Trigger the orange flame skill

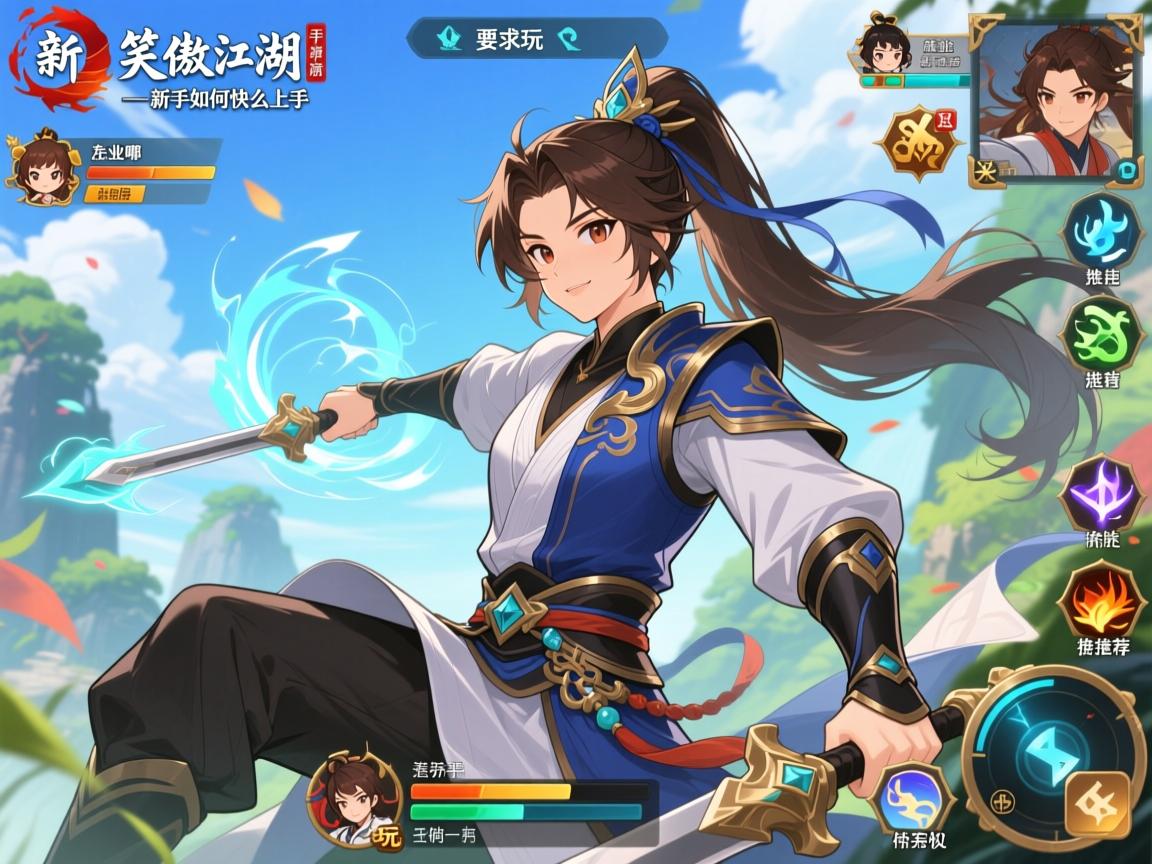1102,599
